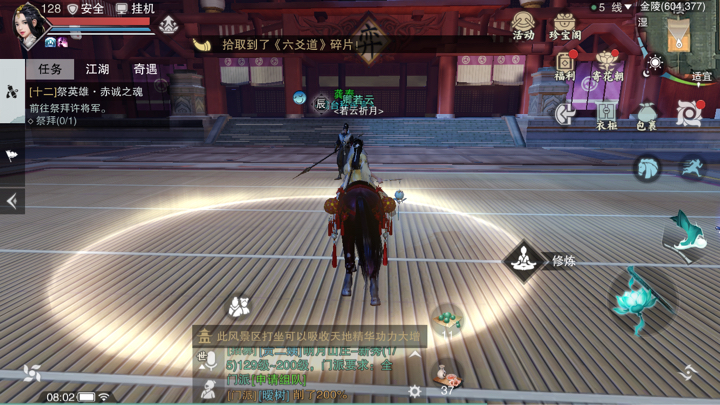This screenshot has width=720, height=405.
Task: Open the 包裹 inventory bag
Action: point(646,115)
